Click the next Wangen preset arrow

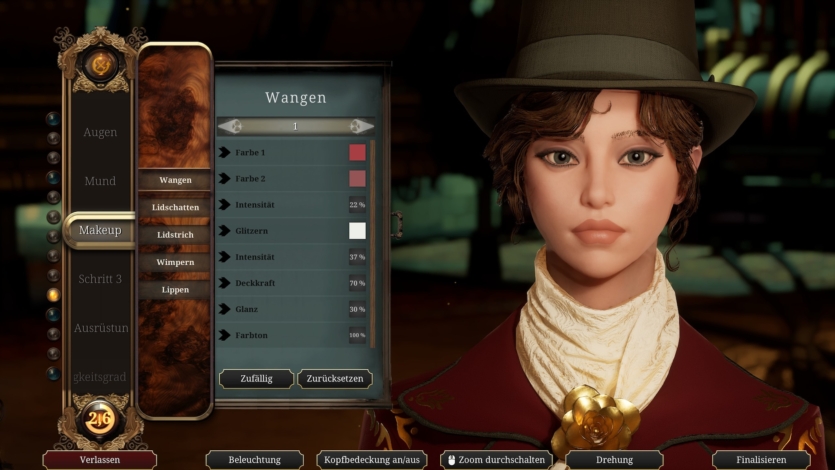[362, 126]
